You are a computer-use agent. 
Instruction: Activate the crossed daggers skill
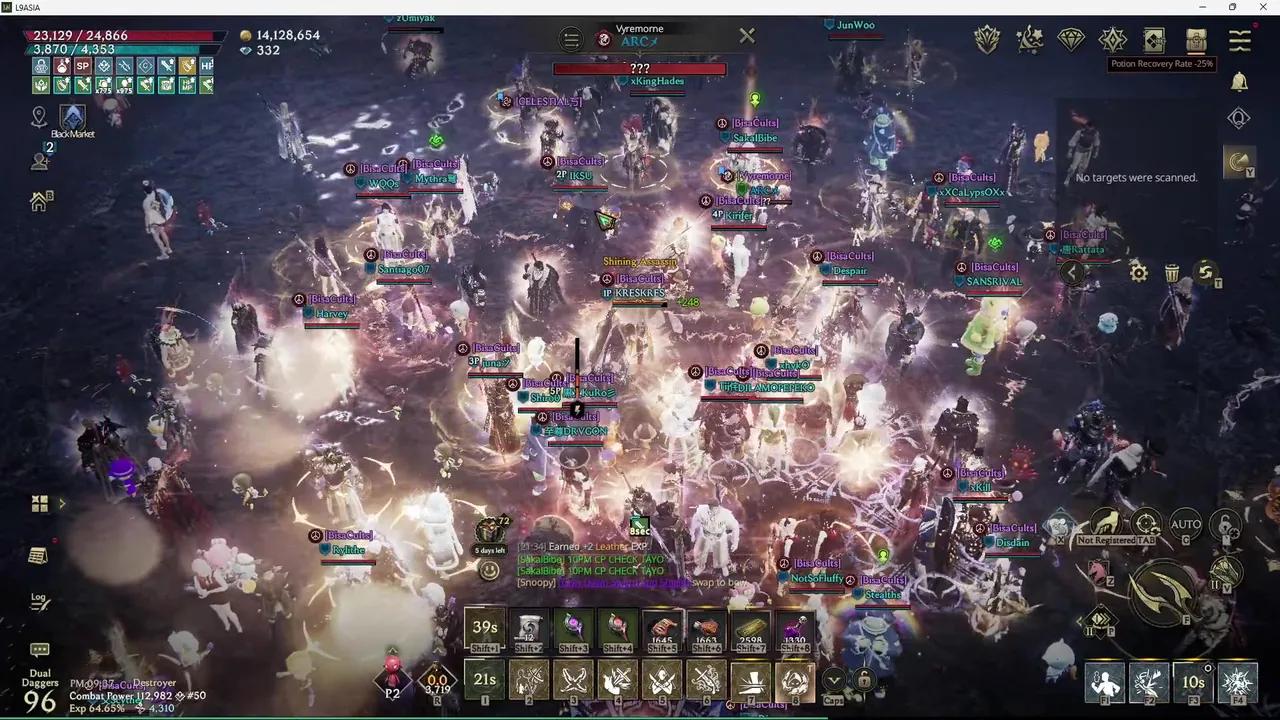click(573, 681)
